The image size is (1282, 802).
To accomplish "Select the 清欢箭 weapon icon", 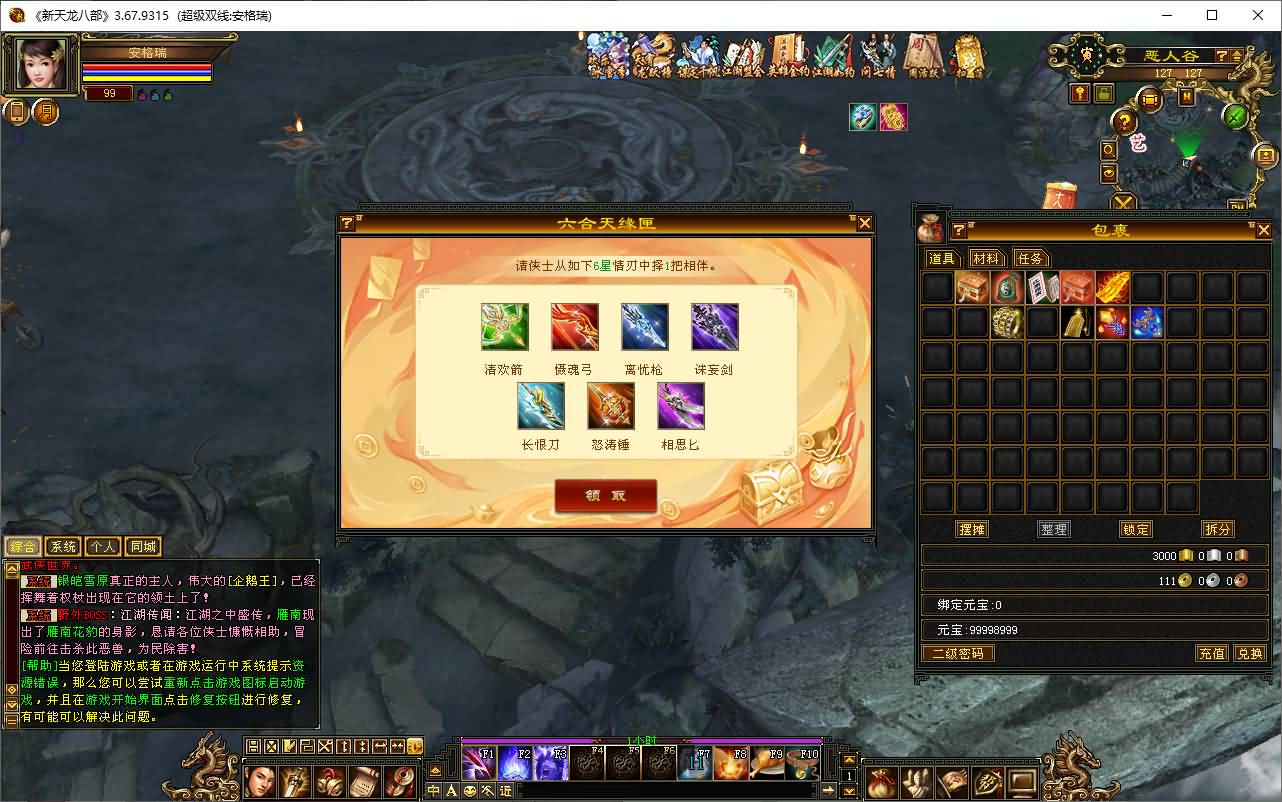I will (x=504, y=327).
